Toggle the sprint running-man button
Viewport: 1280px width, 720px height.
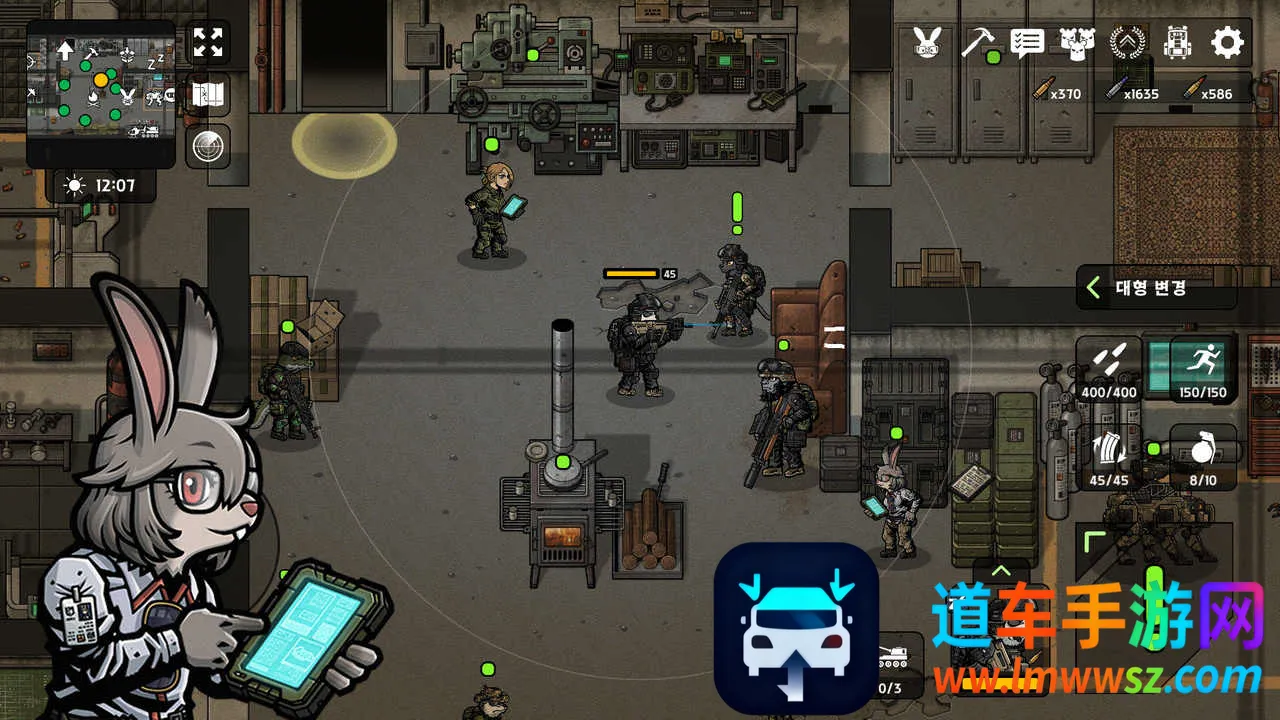click(x=1203, y=368)
